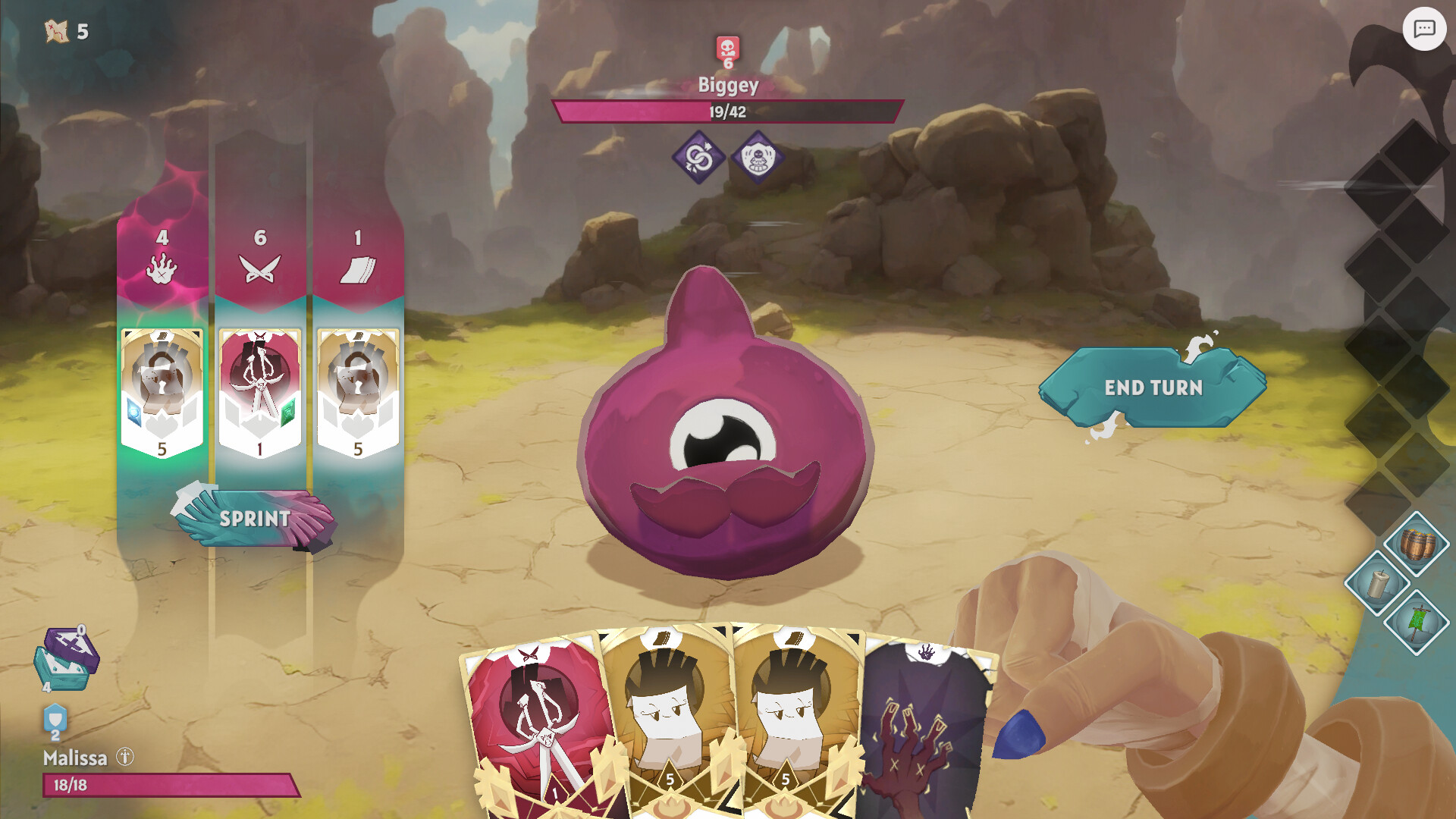Image resolution: width=1456 pixels, height=819 pixels.
Task: View the purple discard pile
Action: click(x=71, y=647)
